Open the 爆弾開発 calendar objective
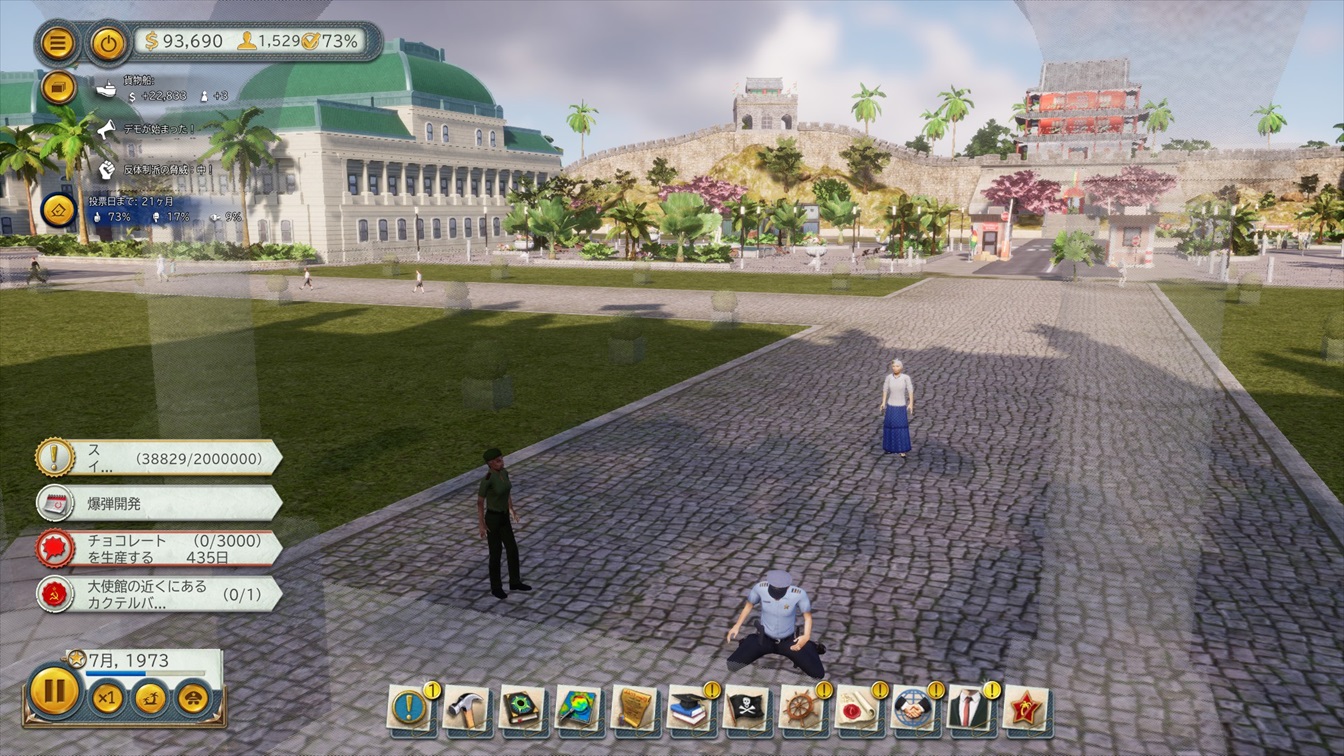 click(x=158, y=503)
